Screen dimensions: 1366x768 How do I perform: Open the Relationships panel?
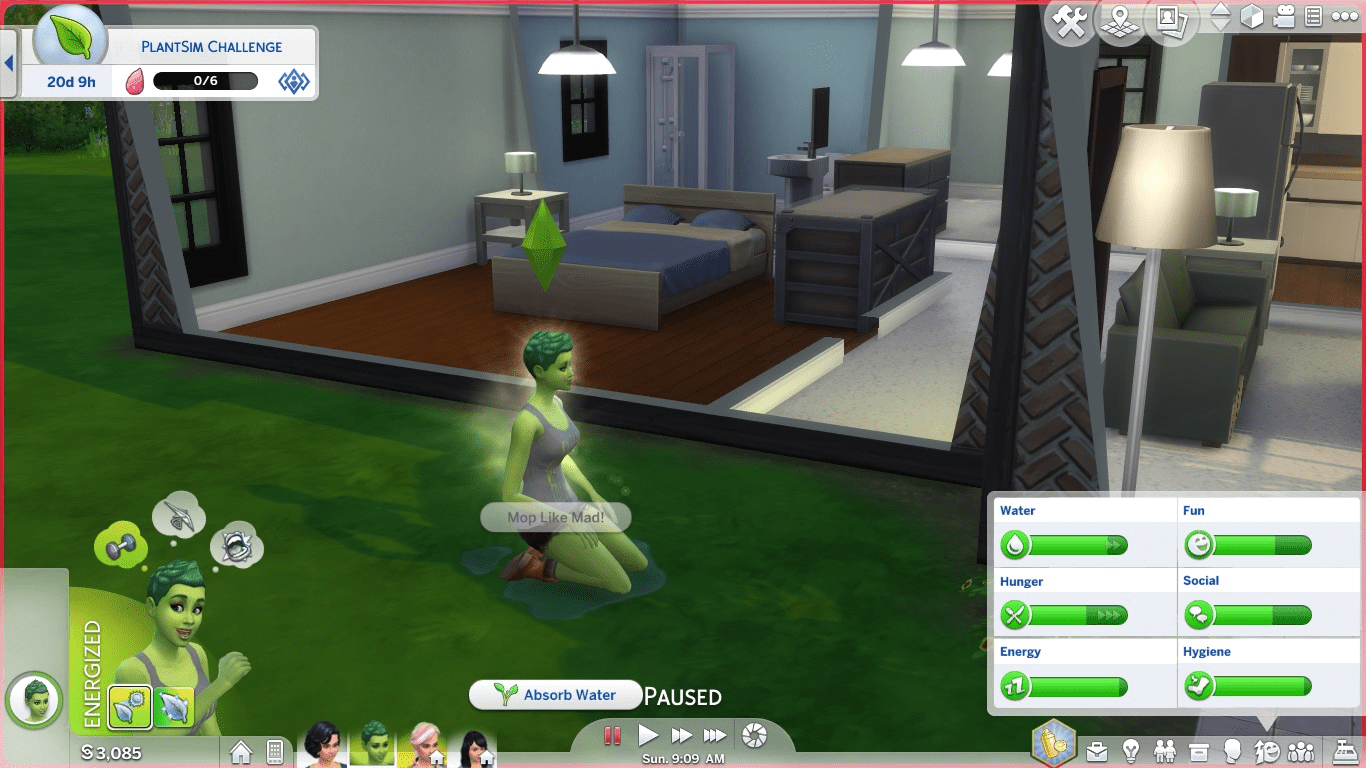click(x=1165, y=749)
